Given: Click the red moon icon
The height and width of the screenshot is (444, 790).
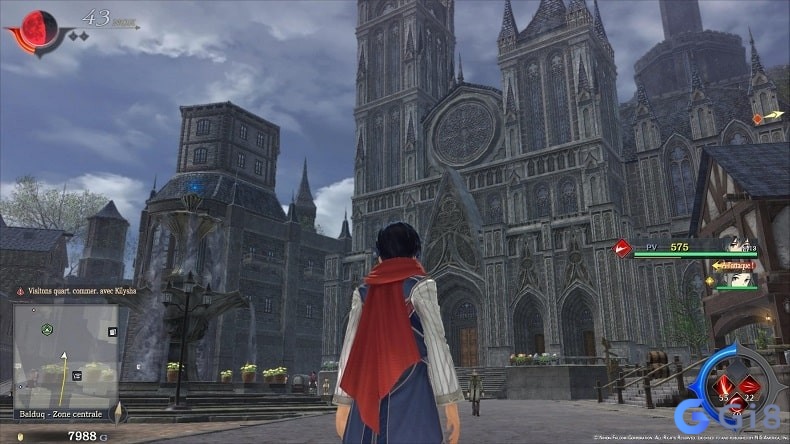Looking at the screenshot, I should point(38,27).
